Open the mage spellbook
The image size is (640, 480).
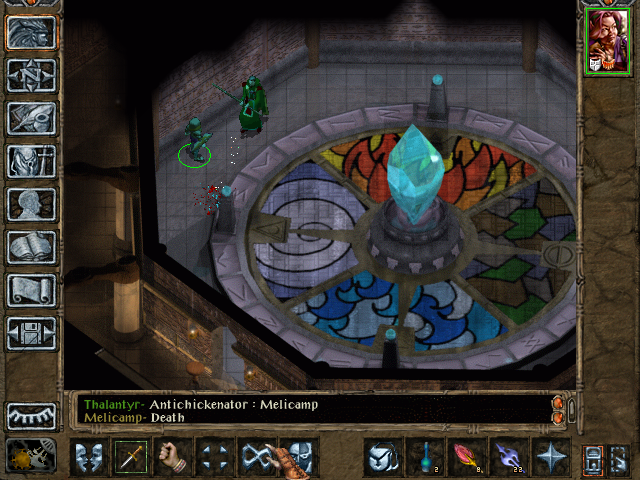(31, 247)
